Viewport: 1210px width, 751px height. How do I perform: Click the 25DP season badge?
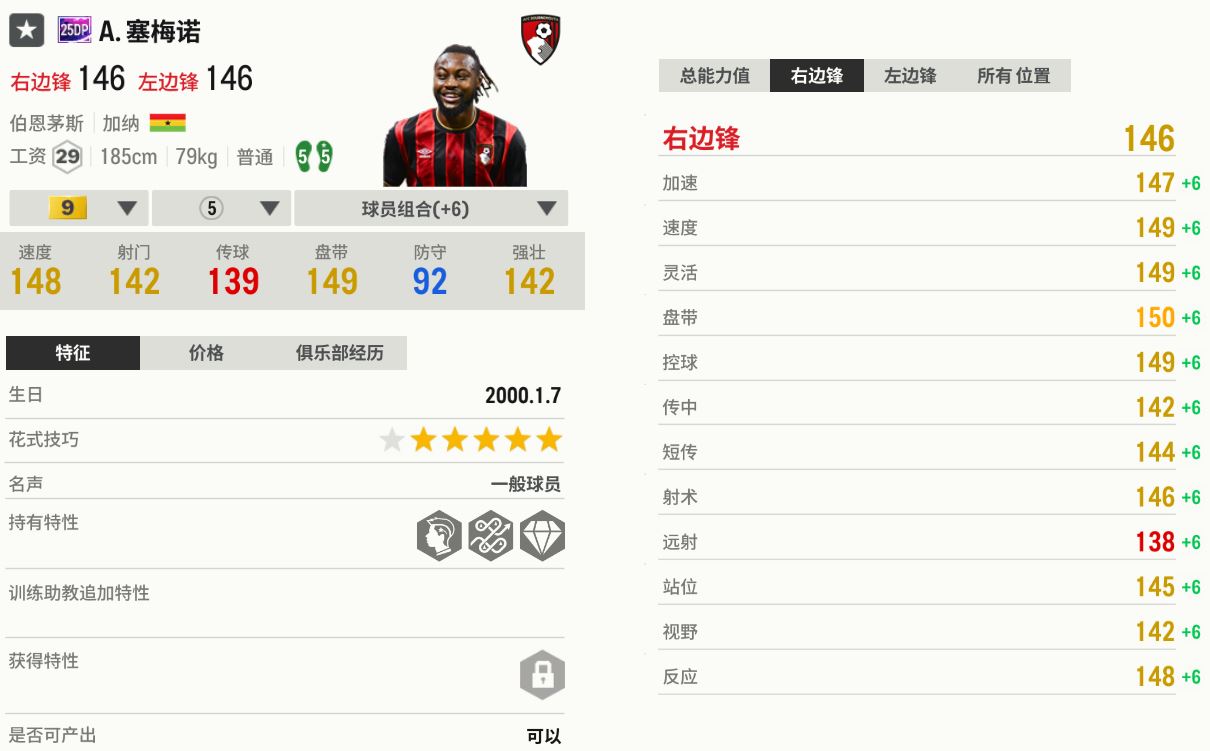(x=75, y=31)
